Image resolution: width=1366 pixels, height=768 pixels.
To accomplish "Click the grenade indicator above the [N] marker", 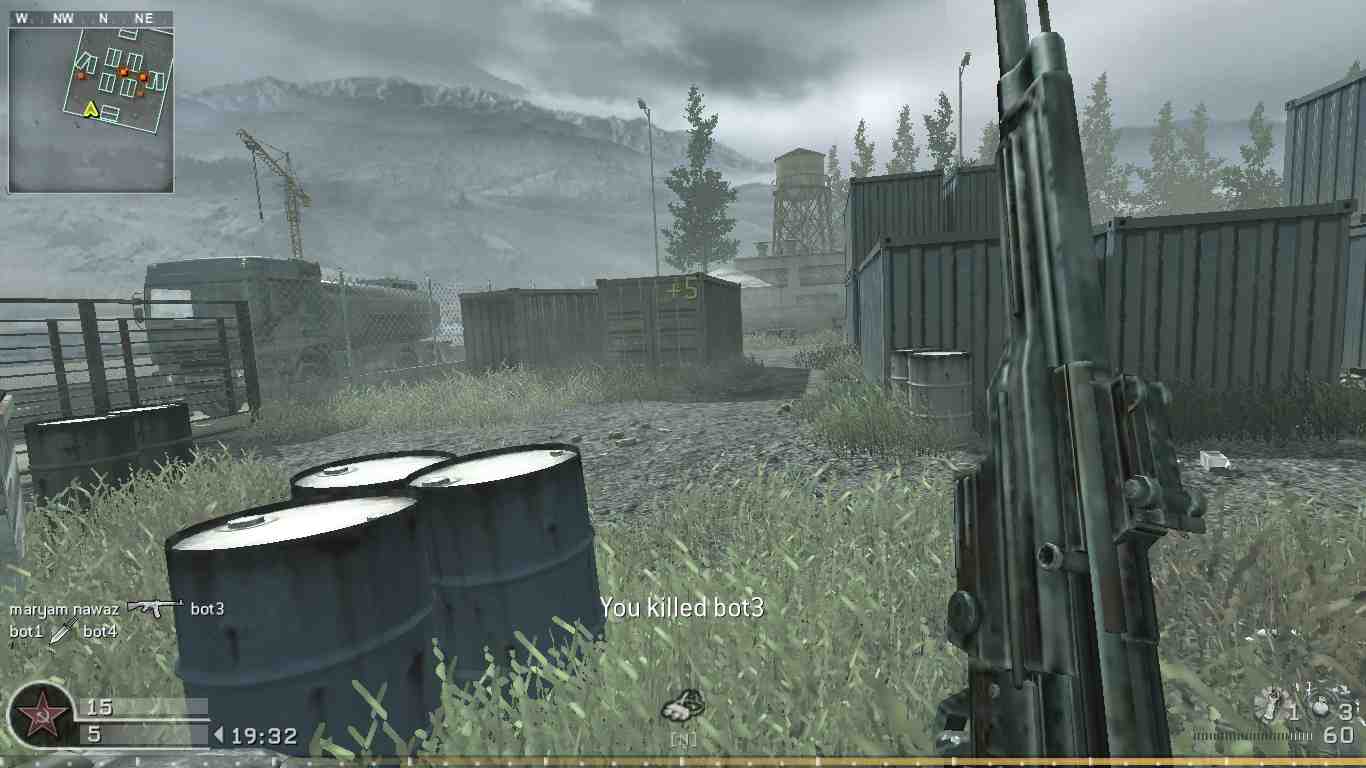I will pos(685,706).
